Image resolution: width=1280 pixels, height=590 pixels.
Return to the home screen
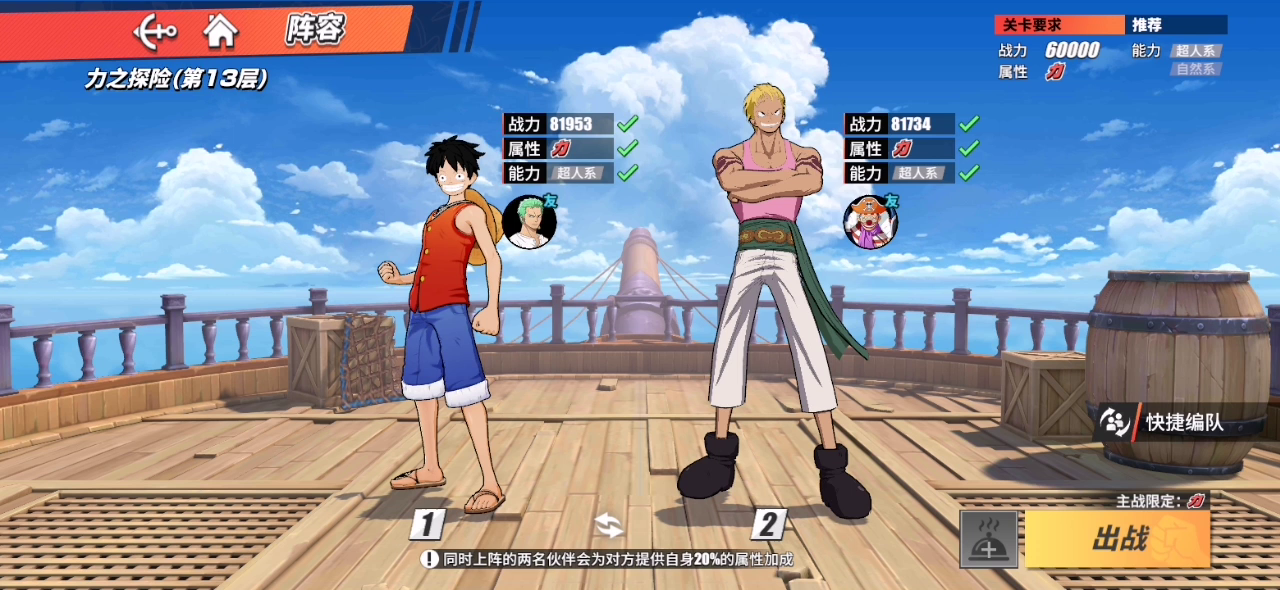220,31
